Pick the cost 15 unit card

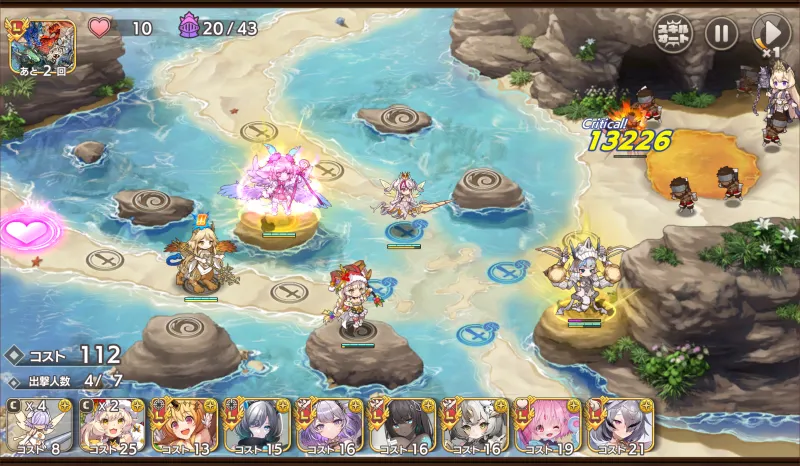[256, 425]
